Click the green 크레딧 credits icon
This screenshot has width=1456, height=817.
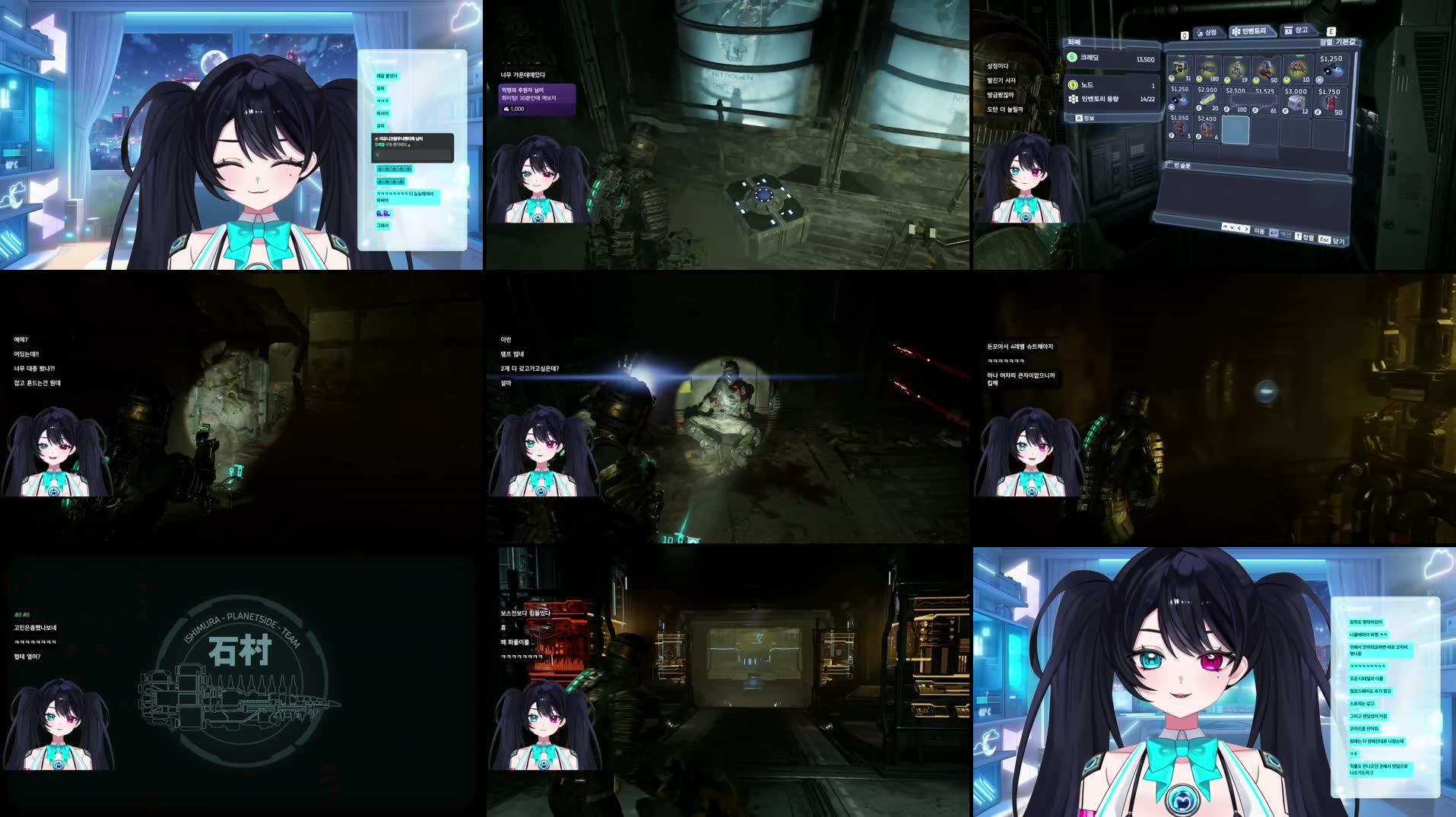[1071, 59]
